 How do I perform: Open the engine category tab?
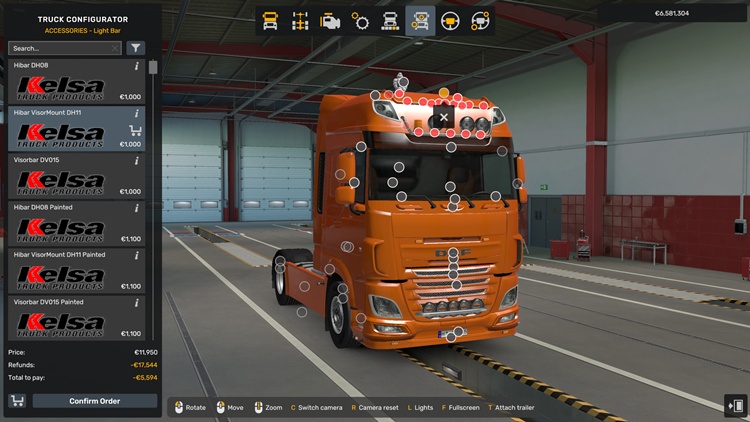point(330,20)
